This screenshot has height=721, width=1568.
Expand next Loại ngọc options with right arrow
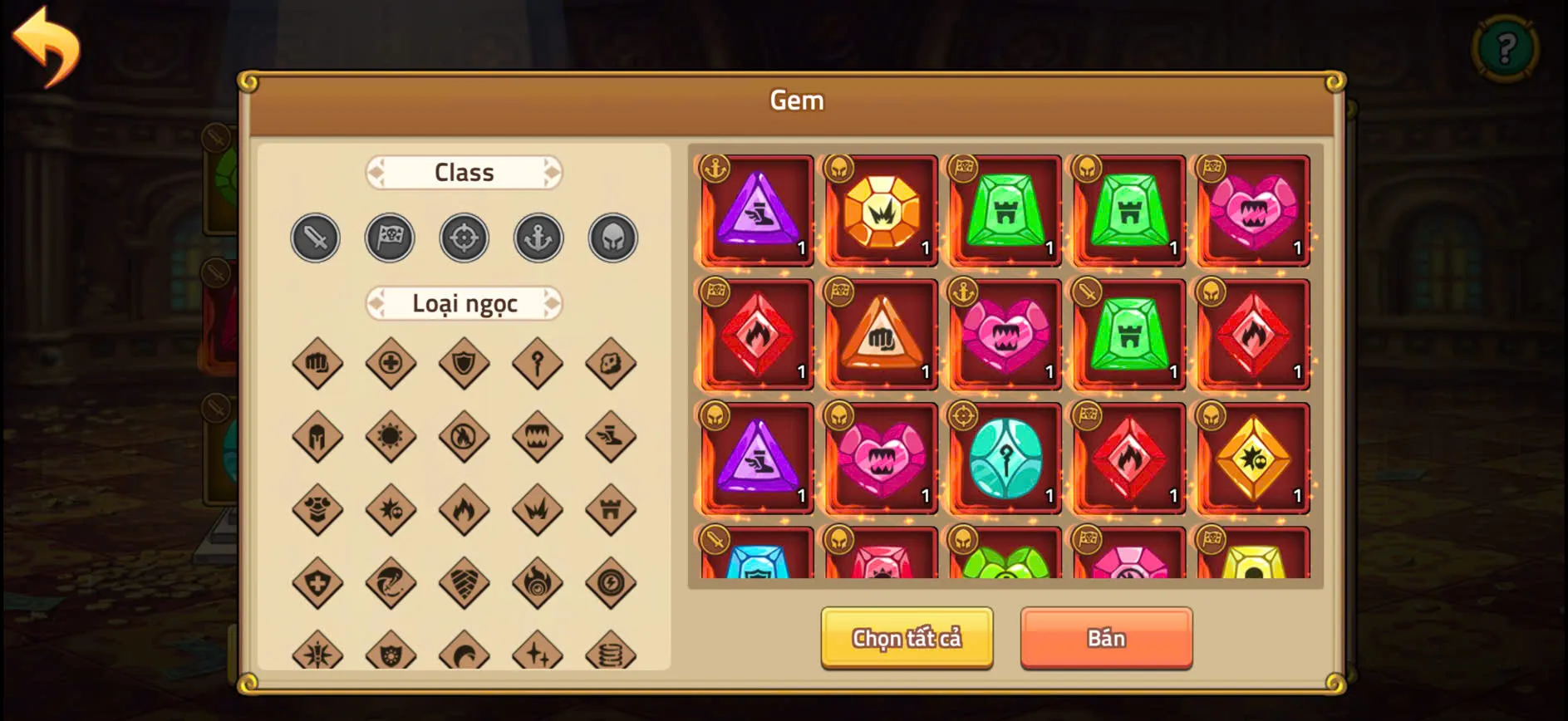click(x=553, y=303)
